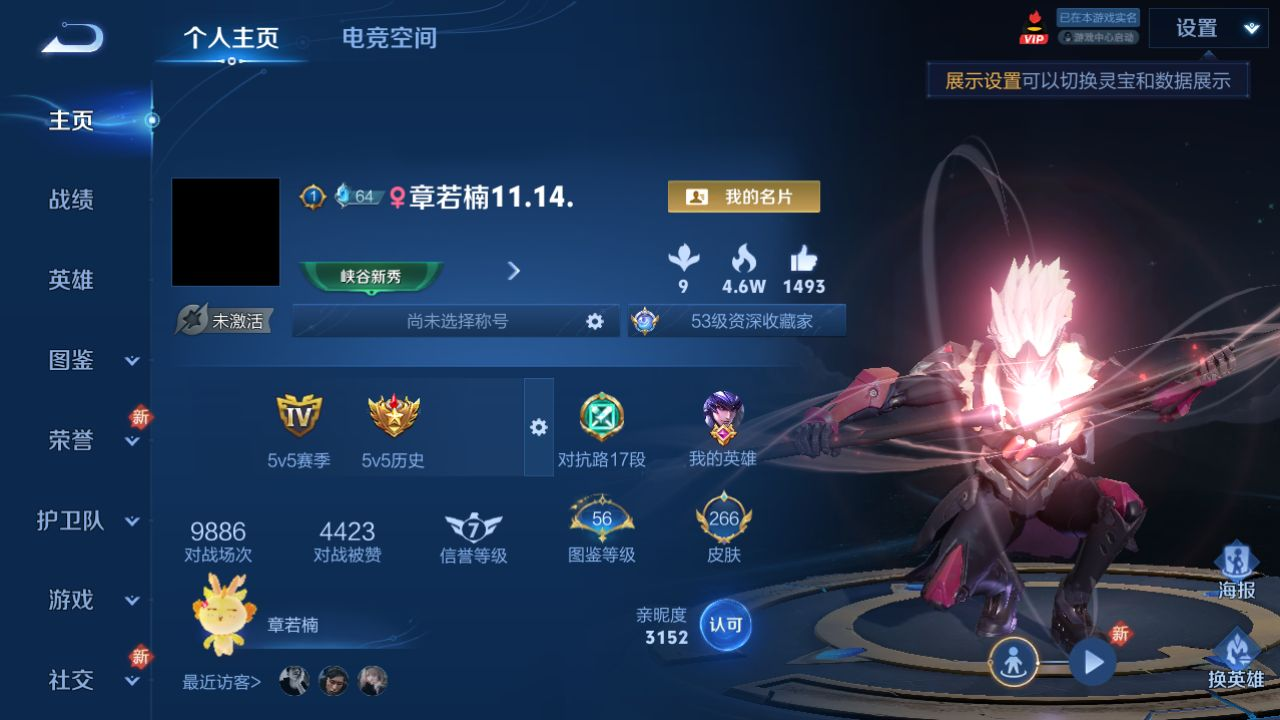Open the 英雄 sidebar section
The height and width of the screenshot is (720, 1280).
coord(71,280)
